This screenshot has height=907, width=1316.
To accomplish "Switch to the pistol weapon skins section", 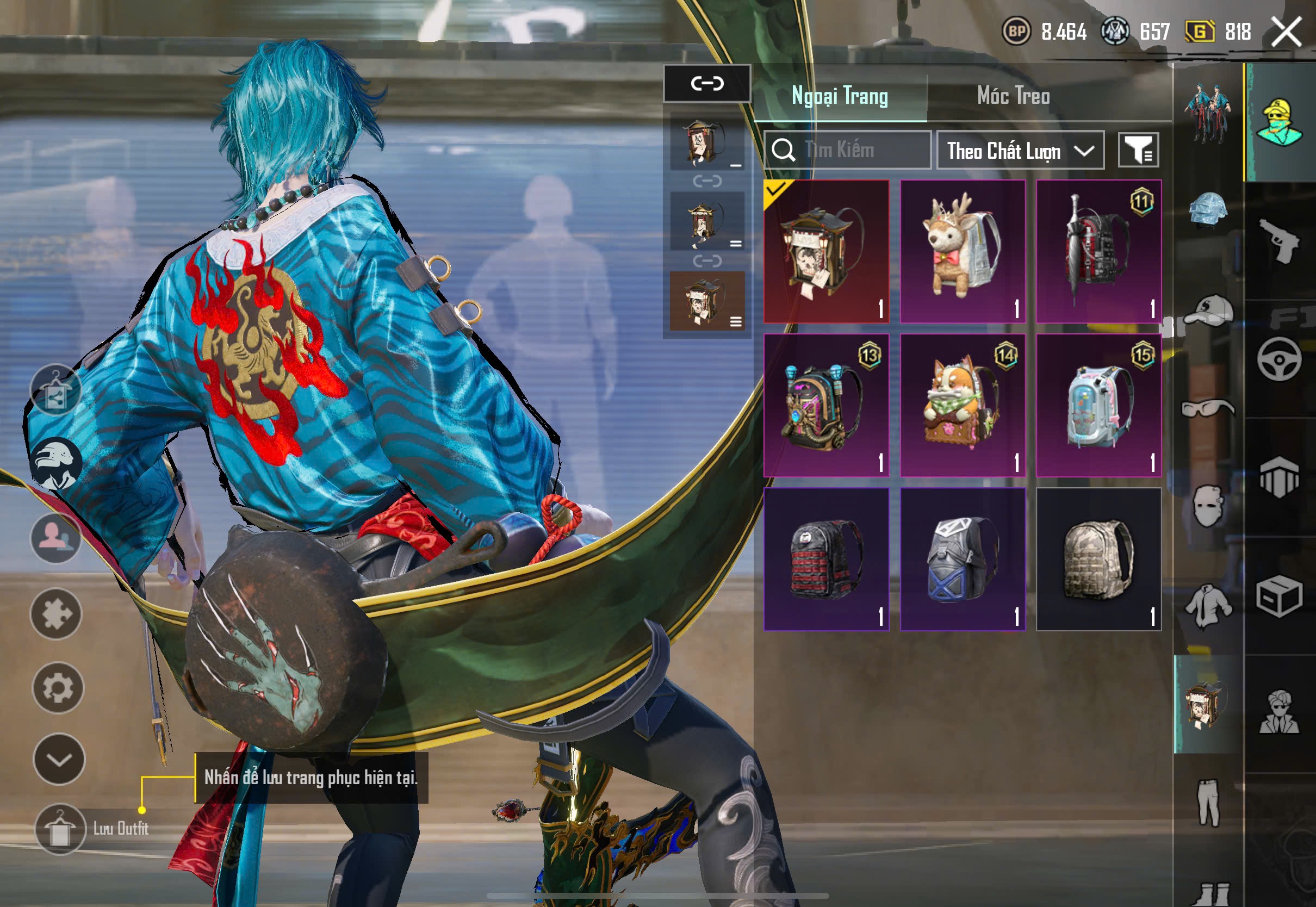I will (1279, 241).
